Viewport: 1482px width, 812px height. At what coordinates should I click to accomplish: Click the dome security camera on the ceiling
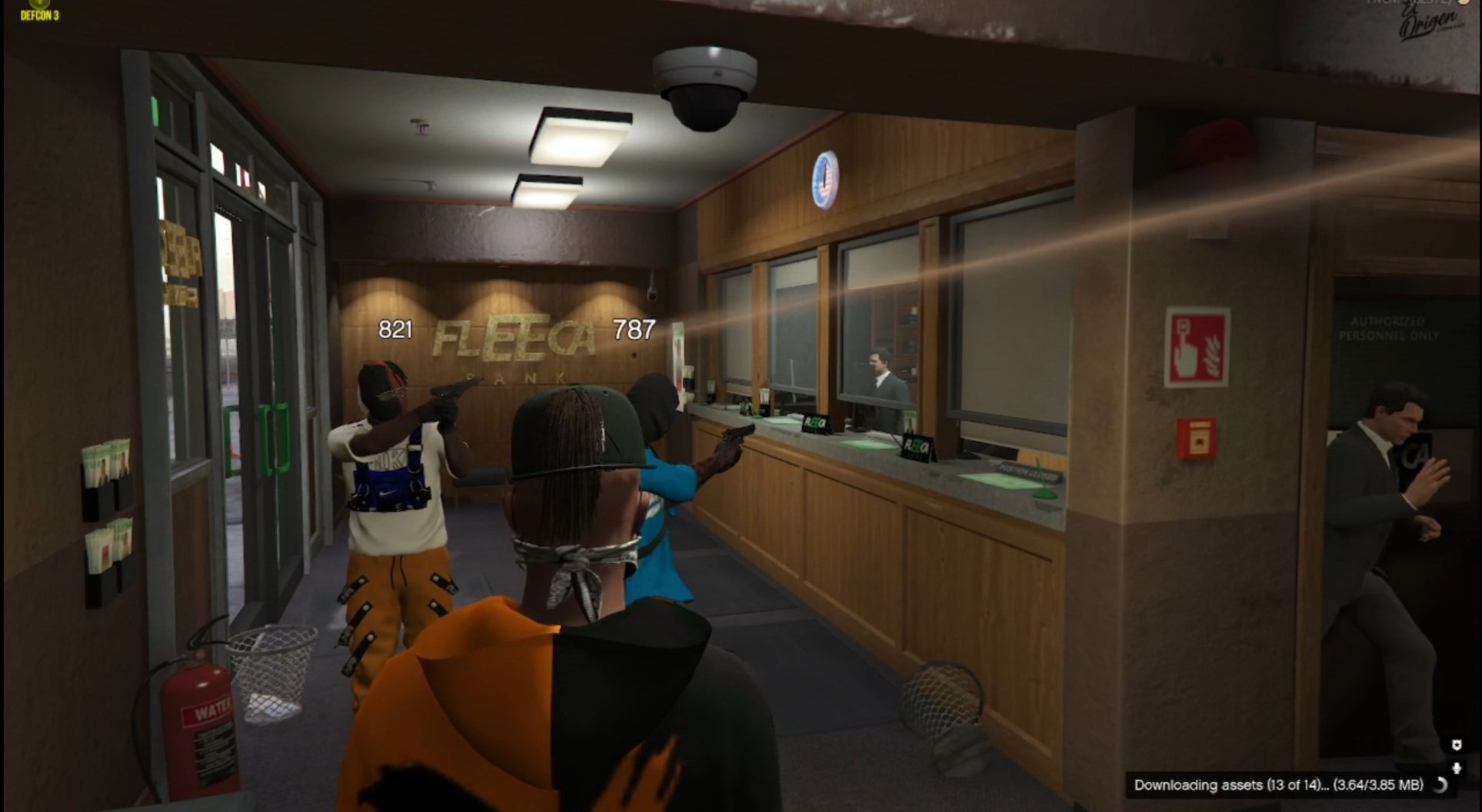pyautogui.click(x=704, y=85)
